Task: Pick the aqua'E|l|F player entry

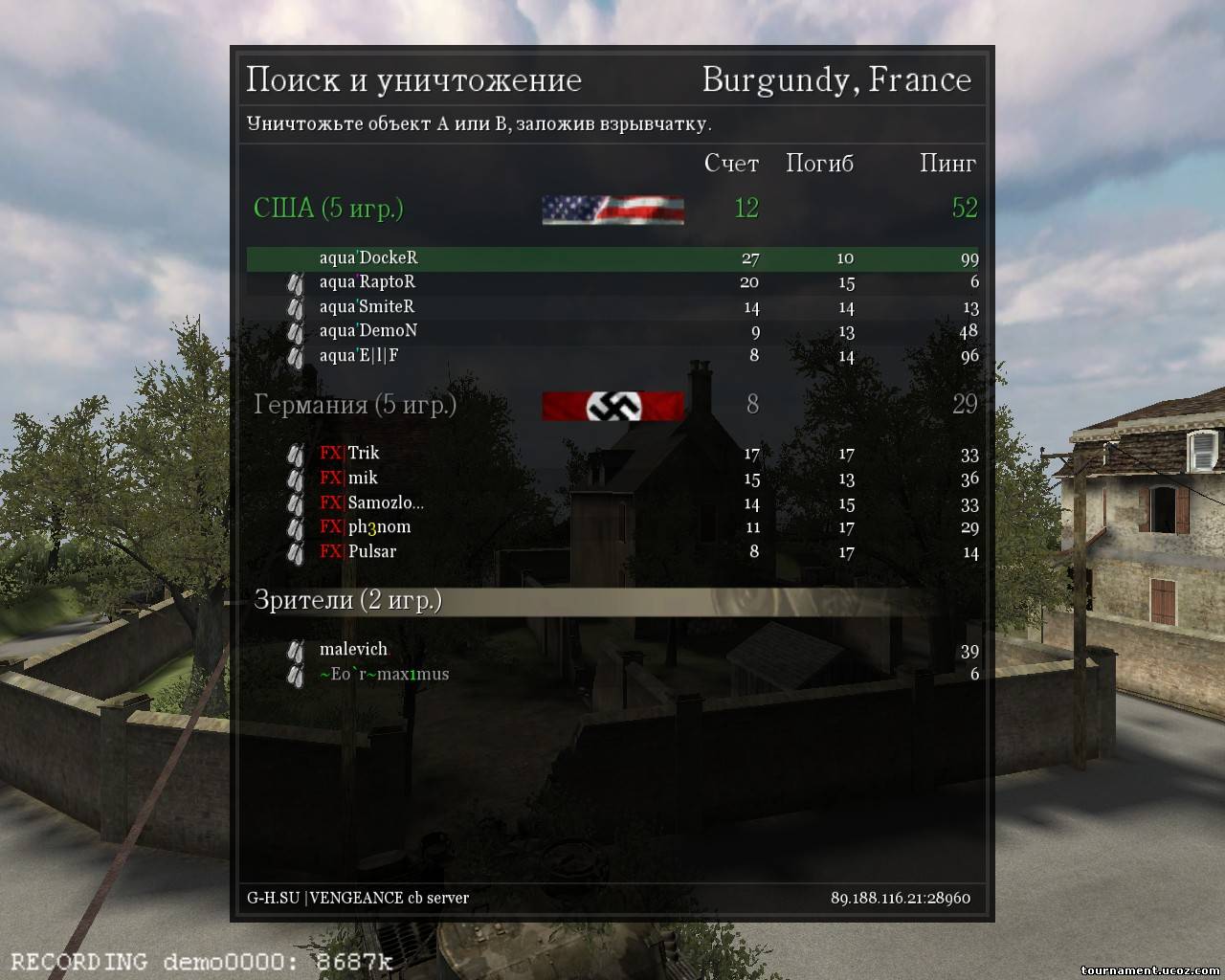Action: tap(359, 356)
